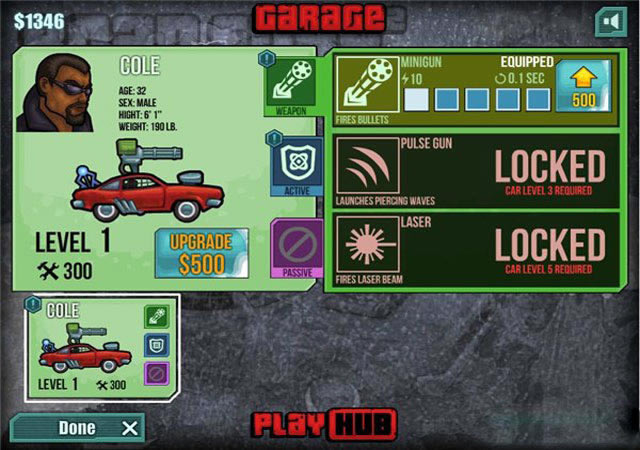Screen dimensions: 640x450
Task: Toggle the sound speaker button
Action: (x=610, y=22)
